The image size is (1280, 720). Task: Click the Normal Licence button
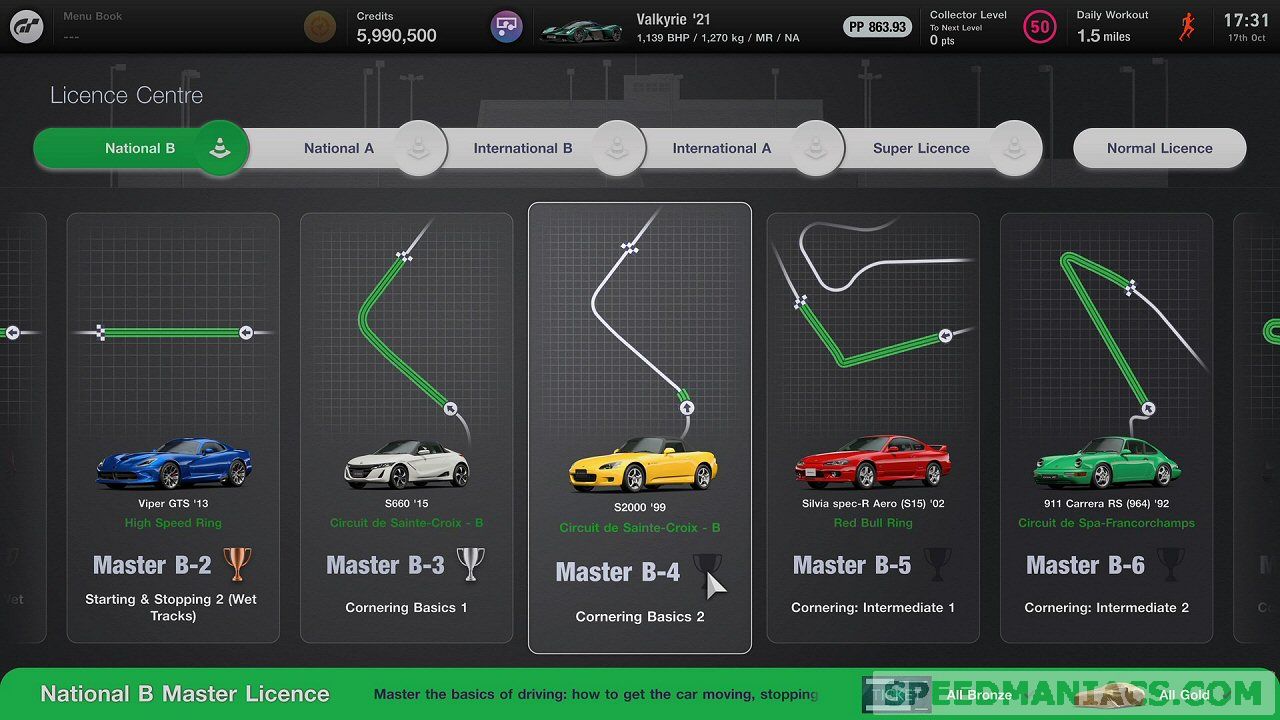pyautogui.click(x=1159, y=148)
